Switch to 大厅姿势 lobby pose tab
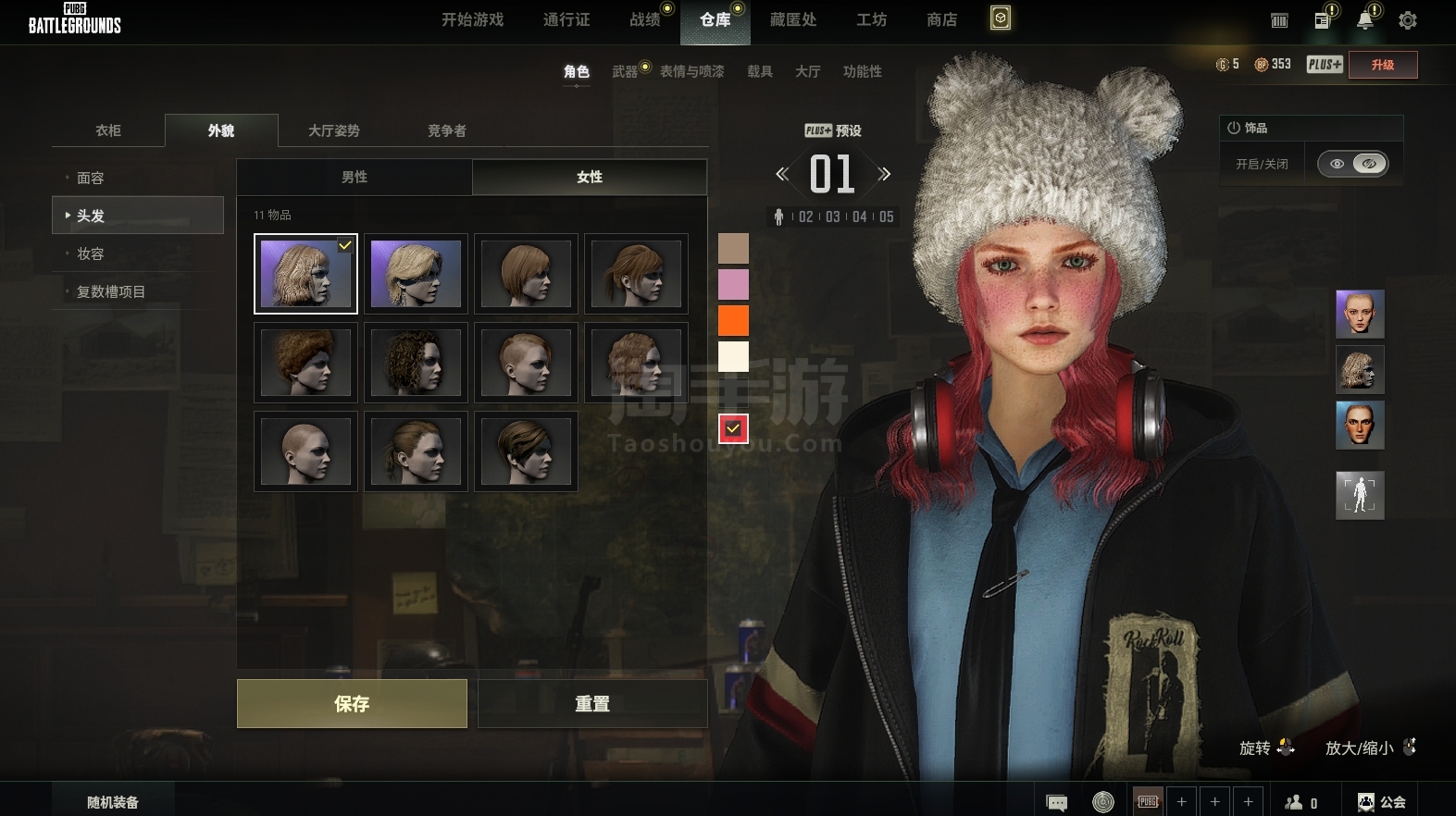 point(333,130)
